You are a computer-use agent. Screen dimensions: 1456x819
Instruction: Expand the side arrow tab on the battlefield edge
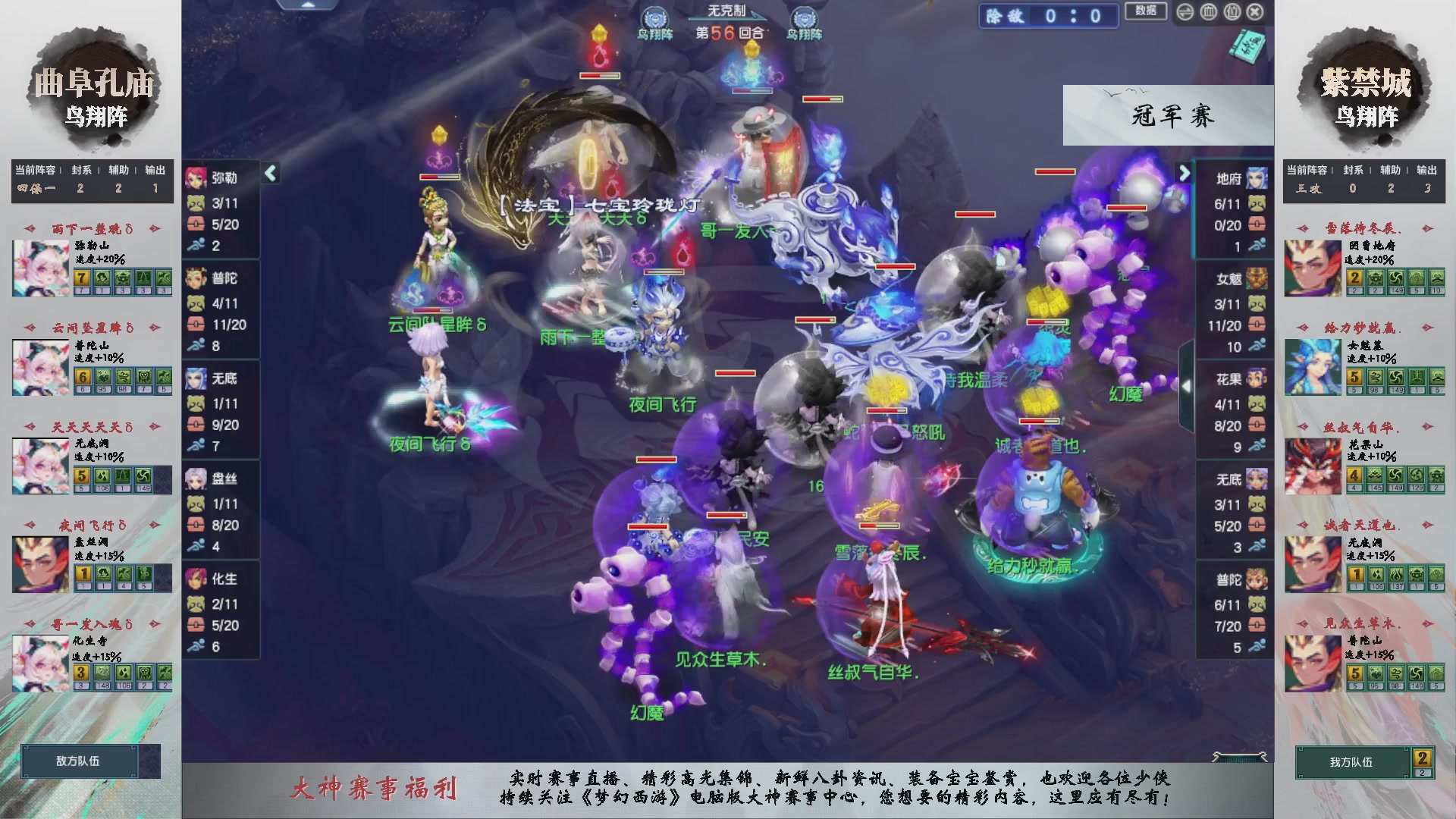1188,384
